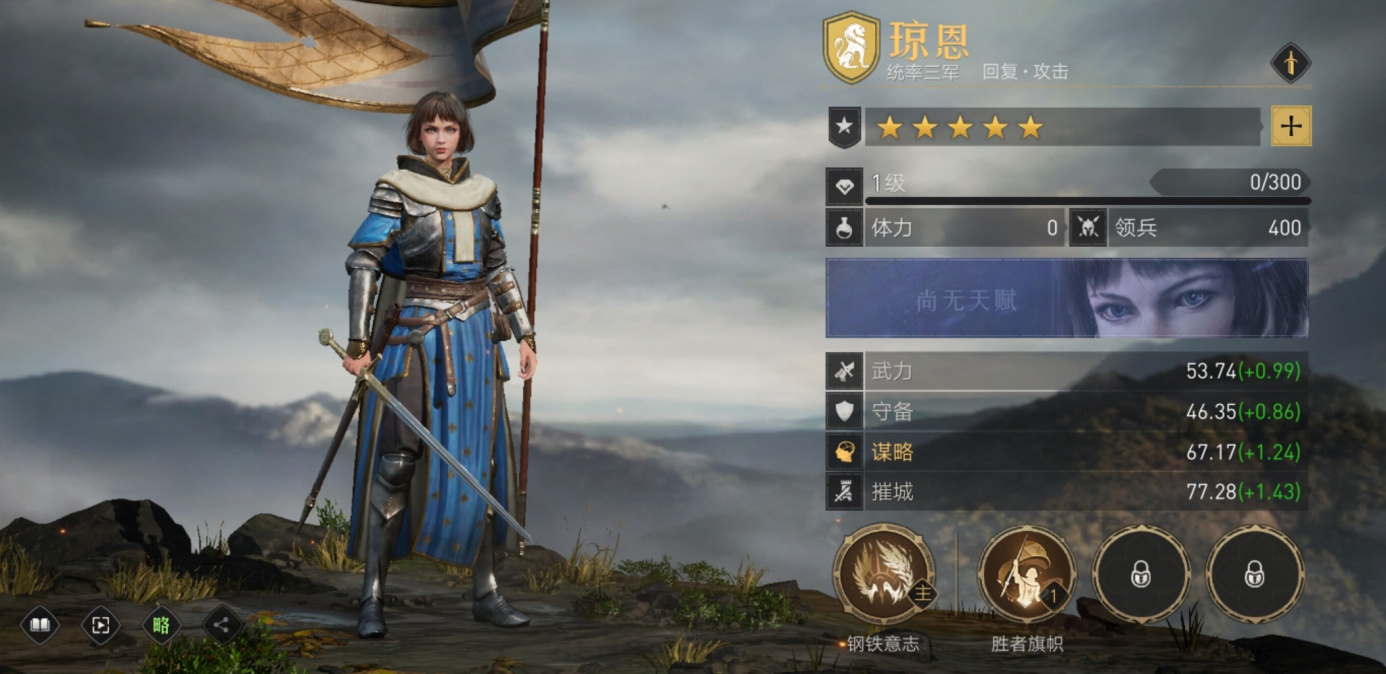Click the gold plus button beside the stars
Screen dimensions: 1386x674
(x=1291, y=126)
